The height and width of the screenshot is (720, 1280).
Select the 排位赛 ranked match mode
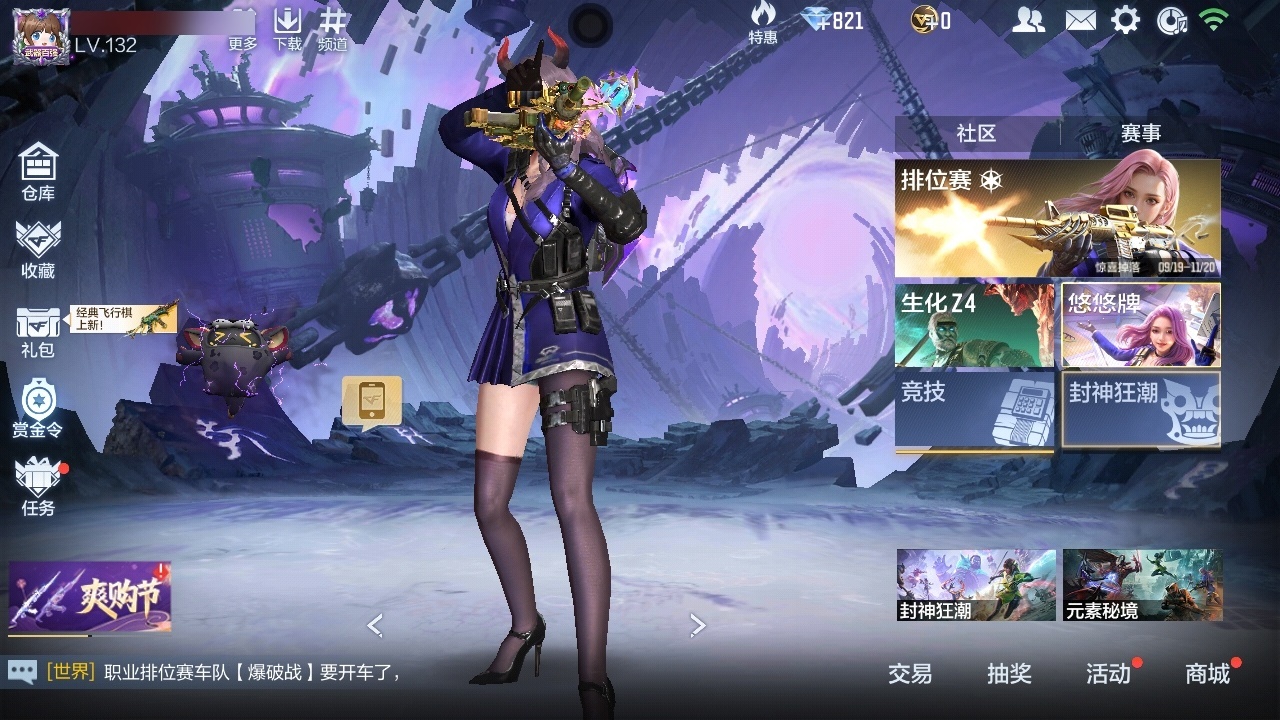tap(1057, 218)
